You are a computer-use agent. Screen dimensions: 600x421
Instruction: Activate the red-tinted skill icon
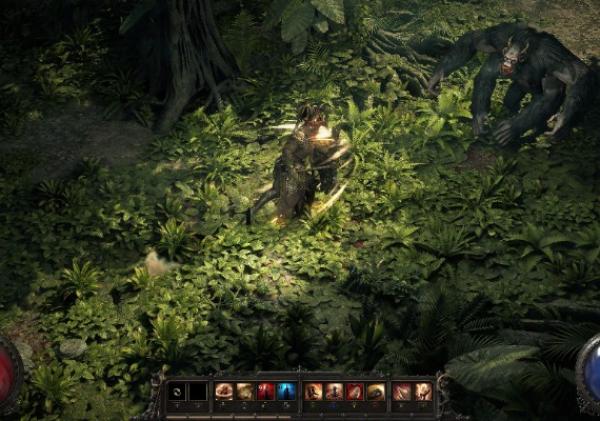354,391
